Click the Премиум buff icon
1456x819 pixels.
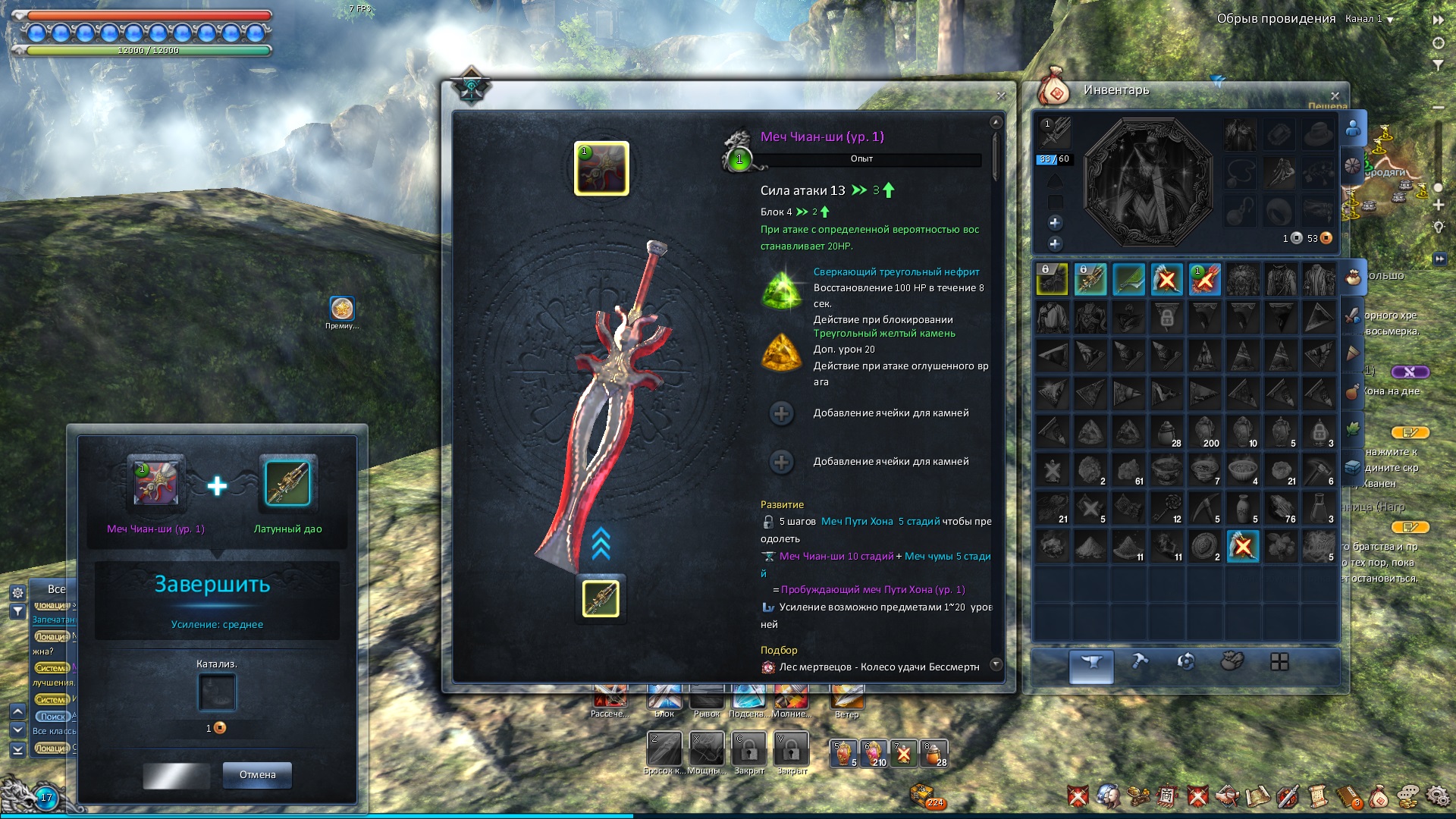342,309
